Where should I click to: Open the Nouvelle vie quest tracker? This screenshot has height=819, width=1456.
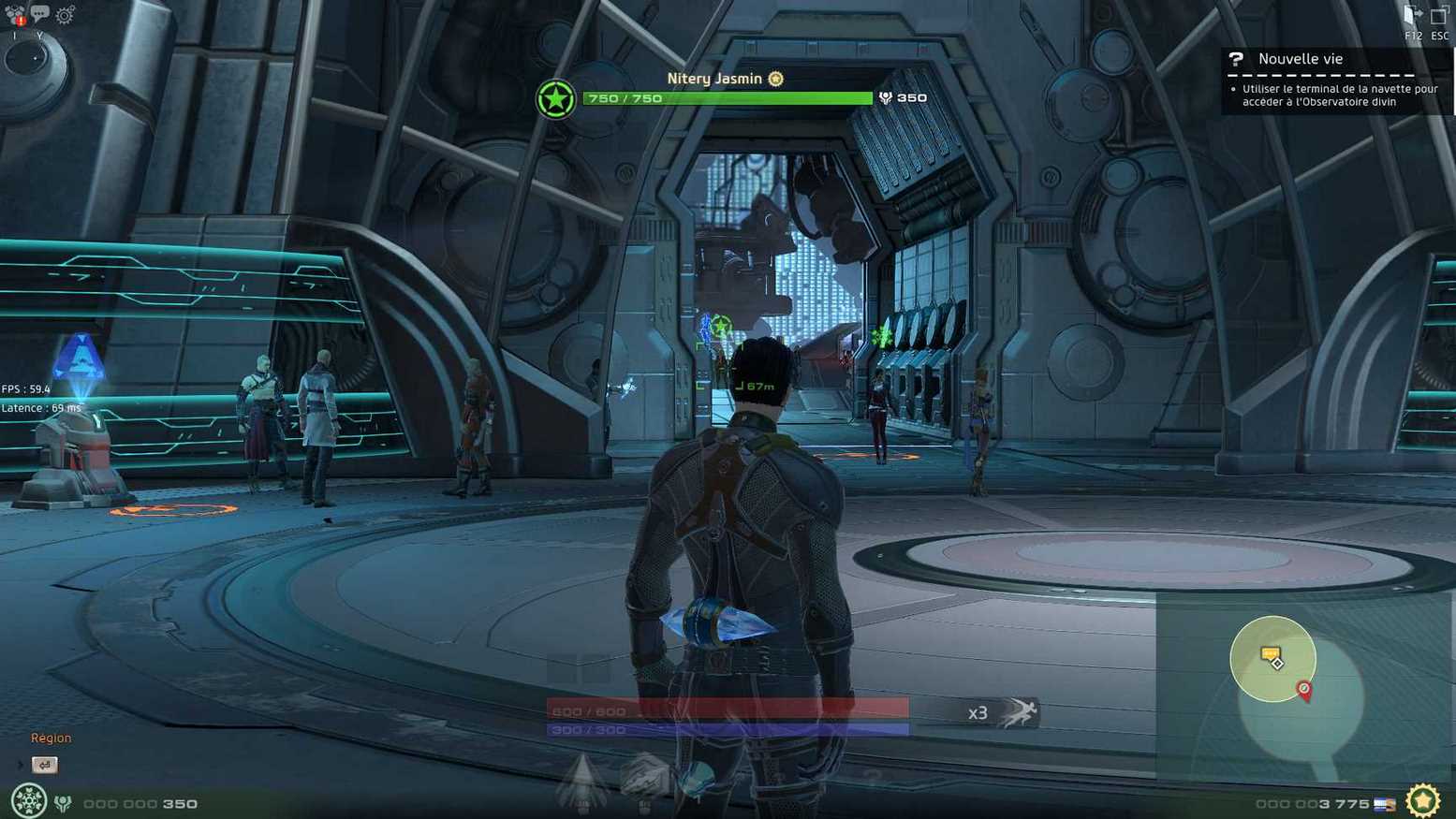point(1300,59)
